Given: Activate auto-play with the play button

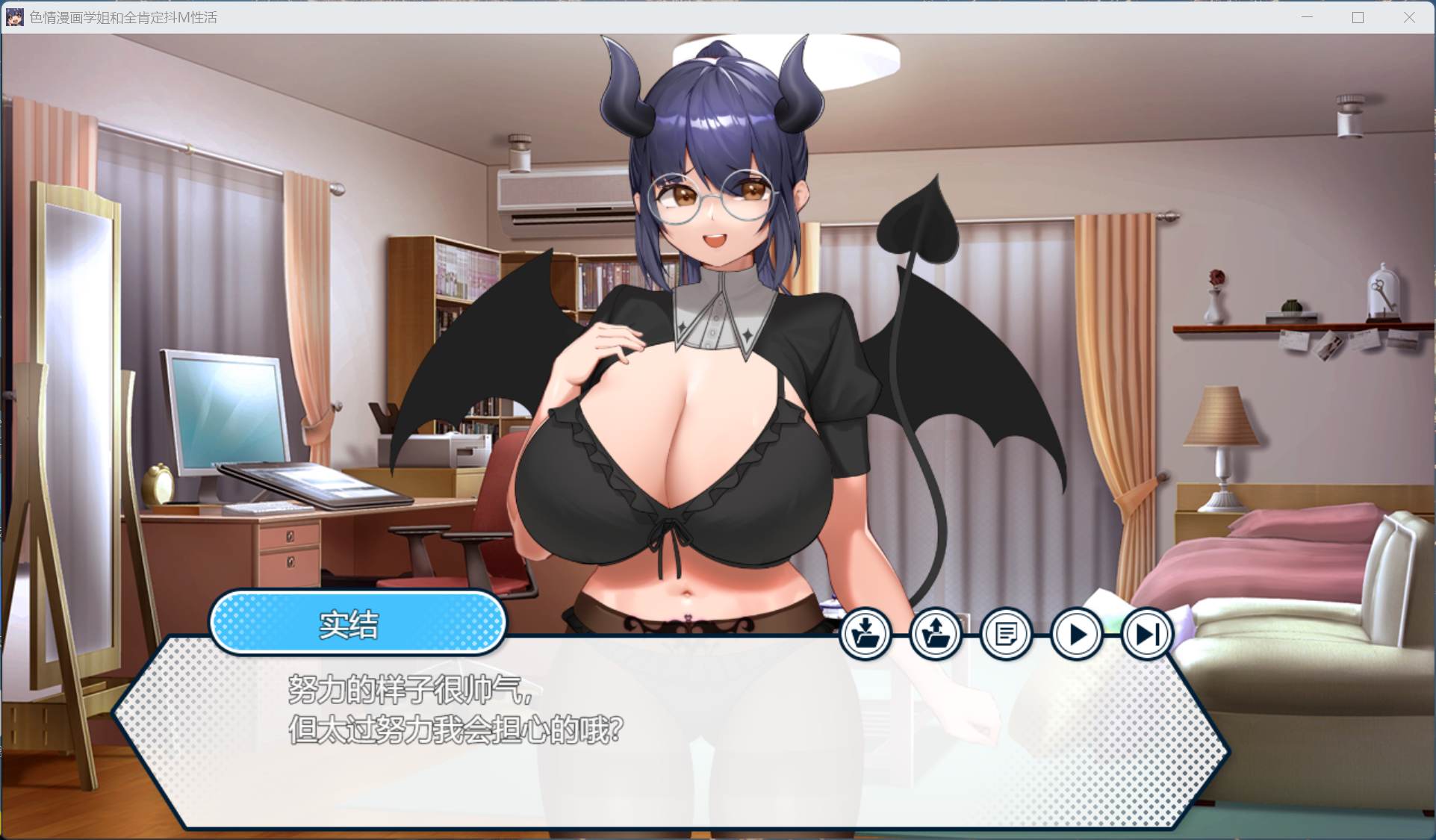Looking at the screenshot, I should [x=1077, y=635].
